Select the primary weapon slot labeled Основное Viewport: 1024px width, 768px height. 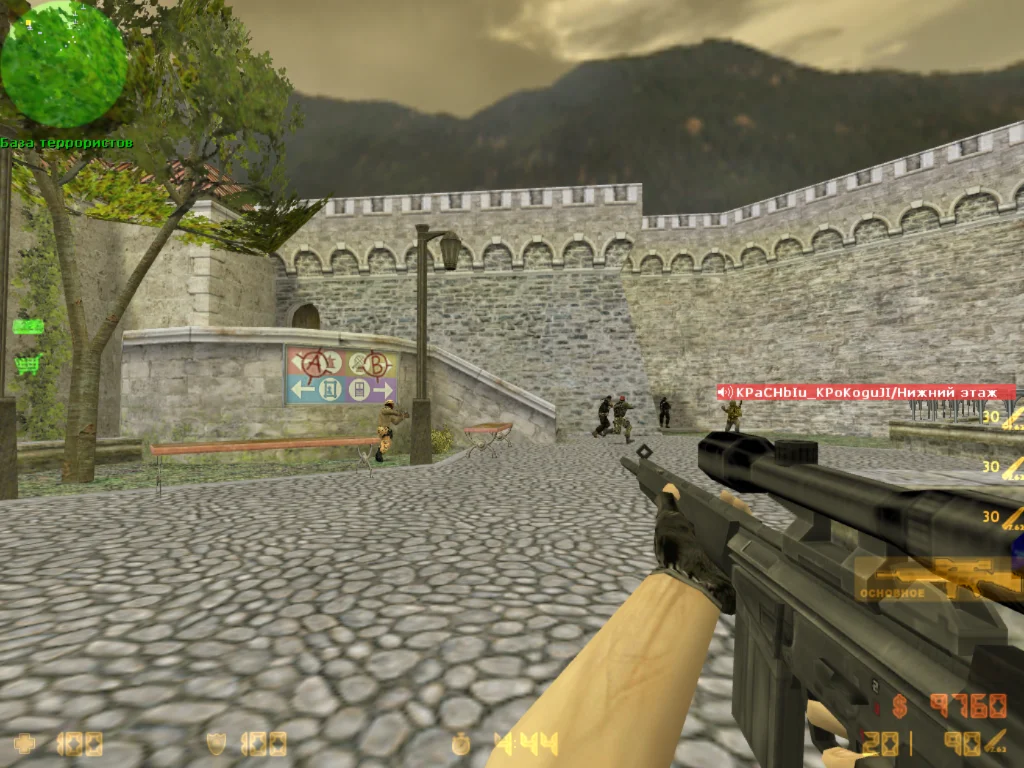pyautogui.click(x=937, y=578)
